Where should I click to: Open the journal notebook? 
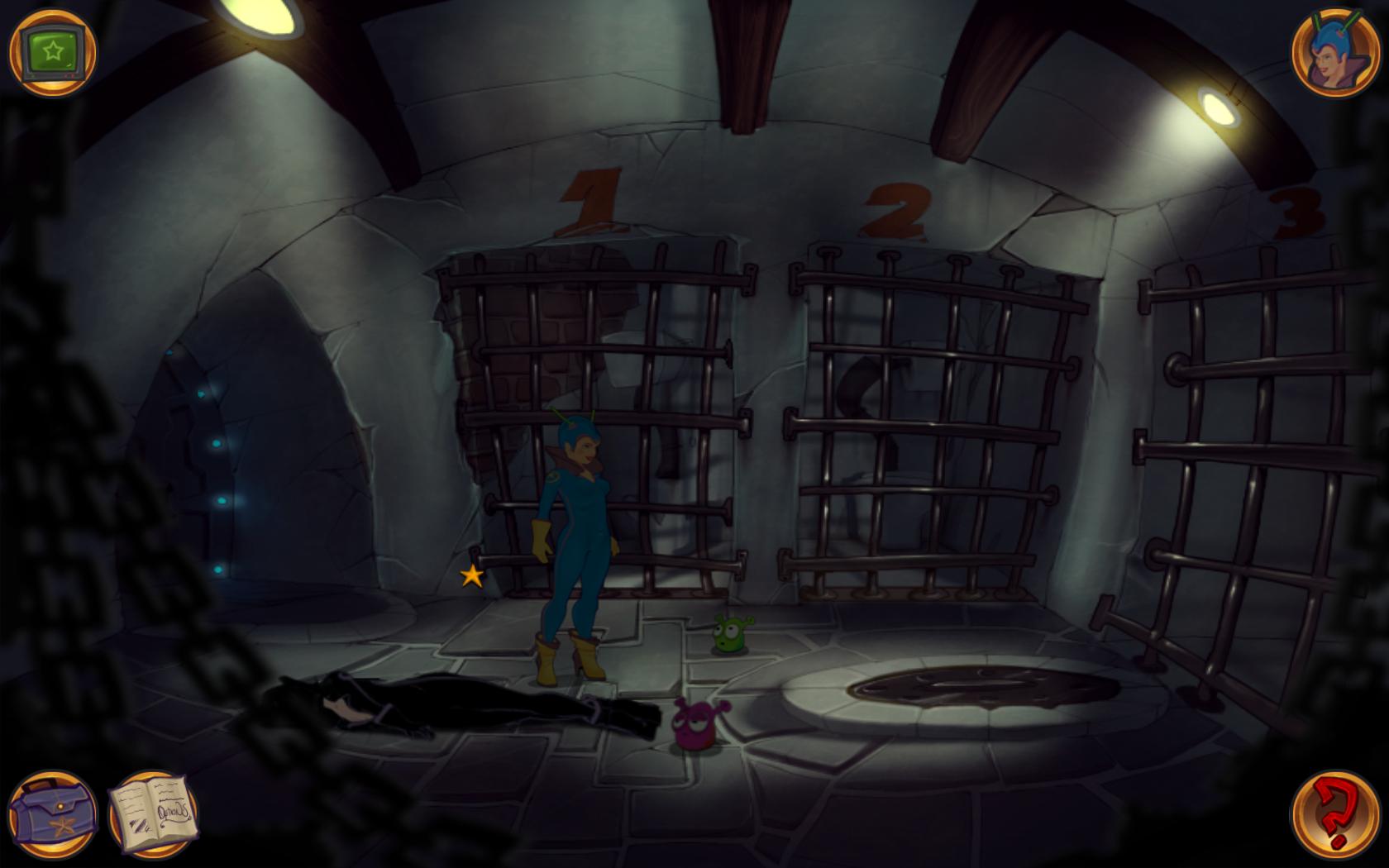coord(154,815)
